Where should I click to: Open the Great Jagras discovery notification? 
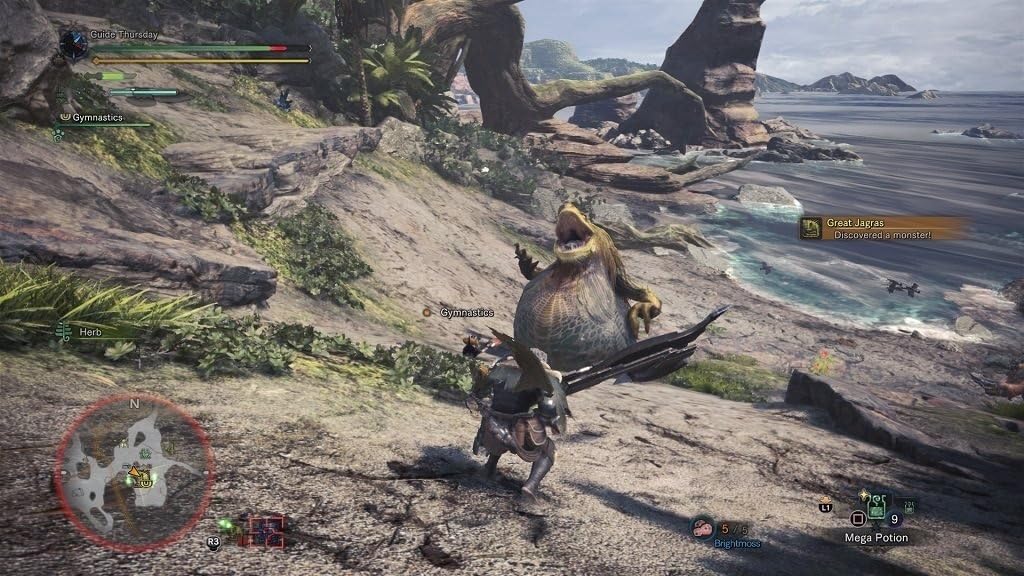click(x=882, y=228)
